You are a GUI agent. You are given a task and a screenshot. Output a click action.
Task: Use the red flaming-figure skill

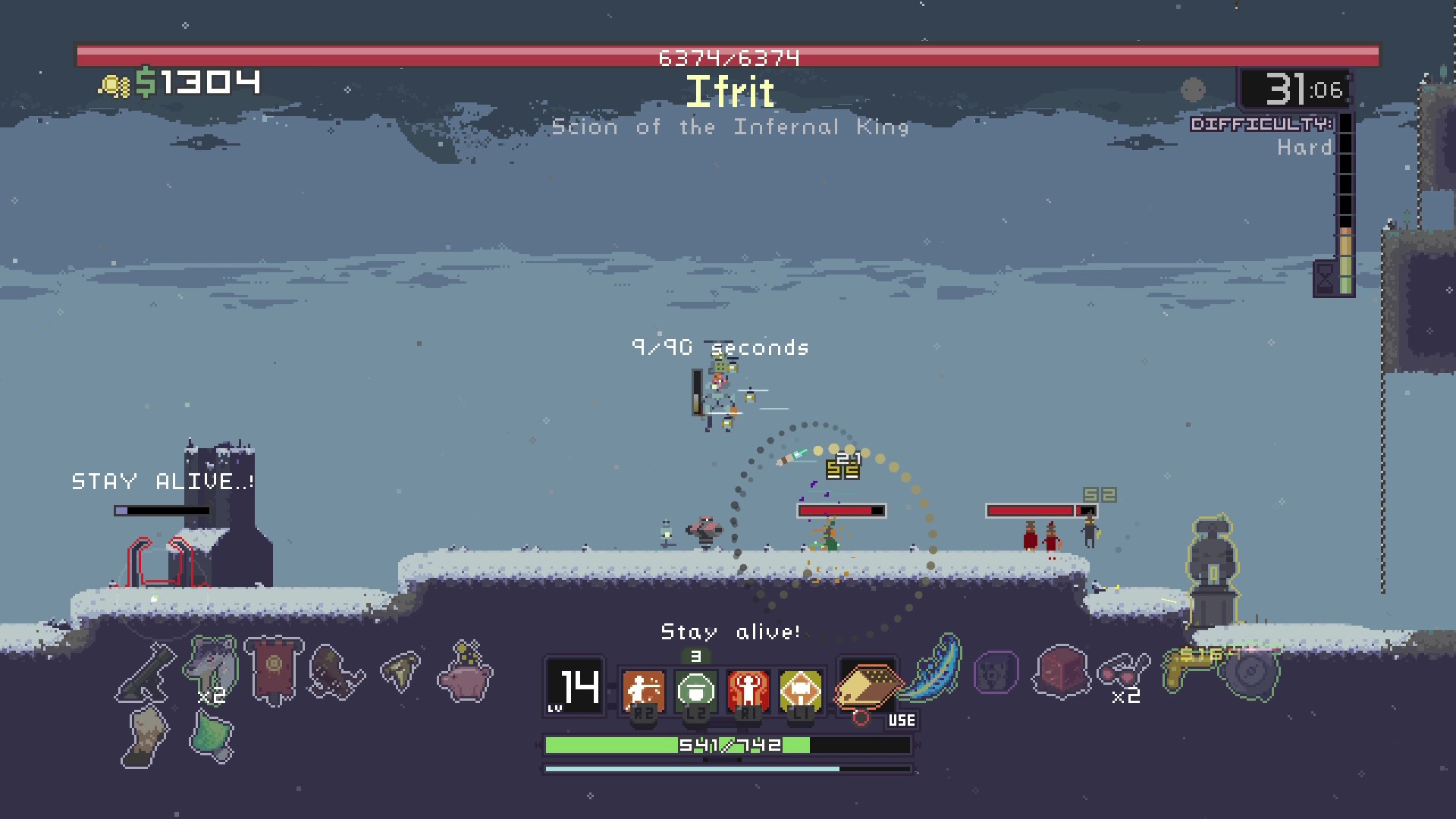(x=748, y=690)
